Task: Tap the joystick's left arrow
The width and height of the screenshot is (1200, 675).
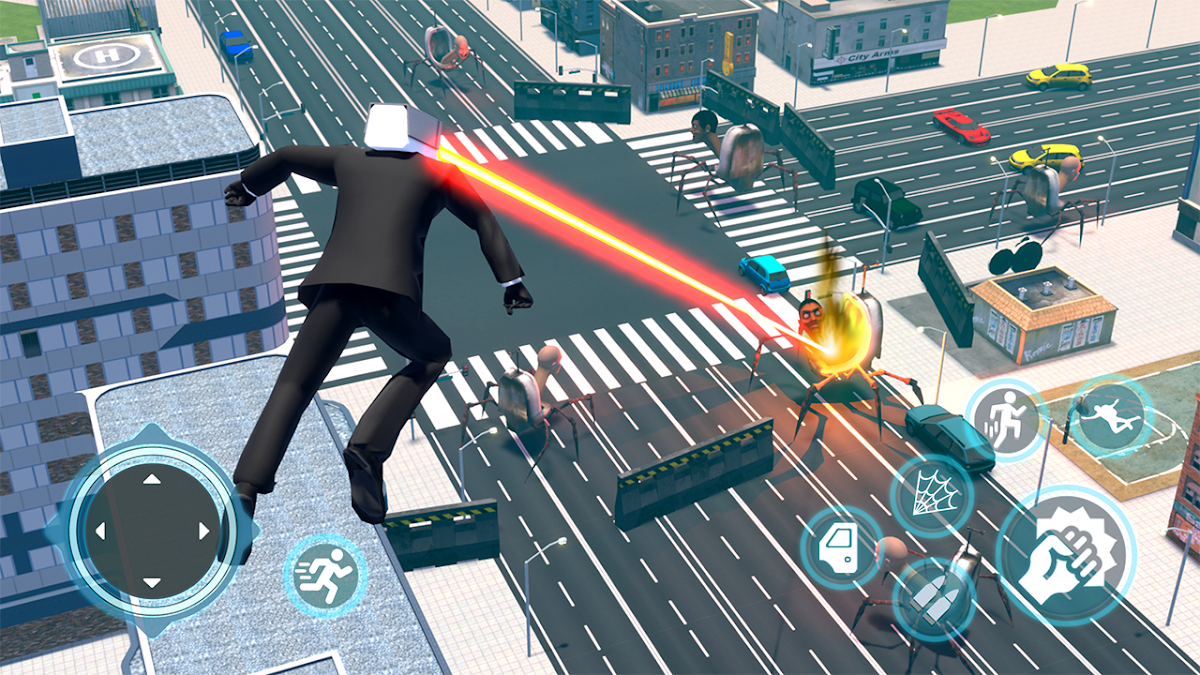Action: click(99, 531)
